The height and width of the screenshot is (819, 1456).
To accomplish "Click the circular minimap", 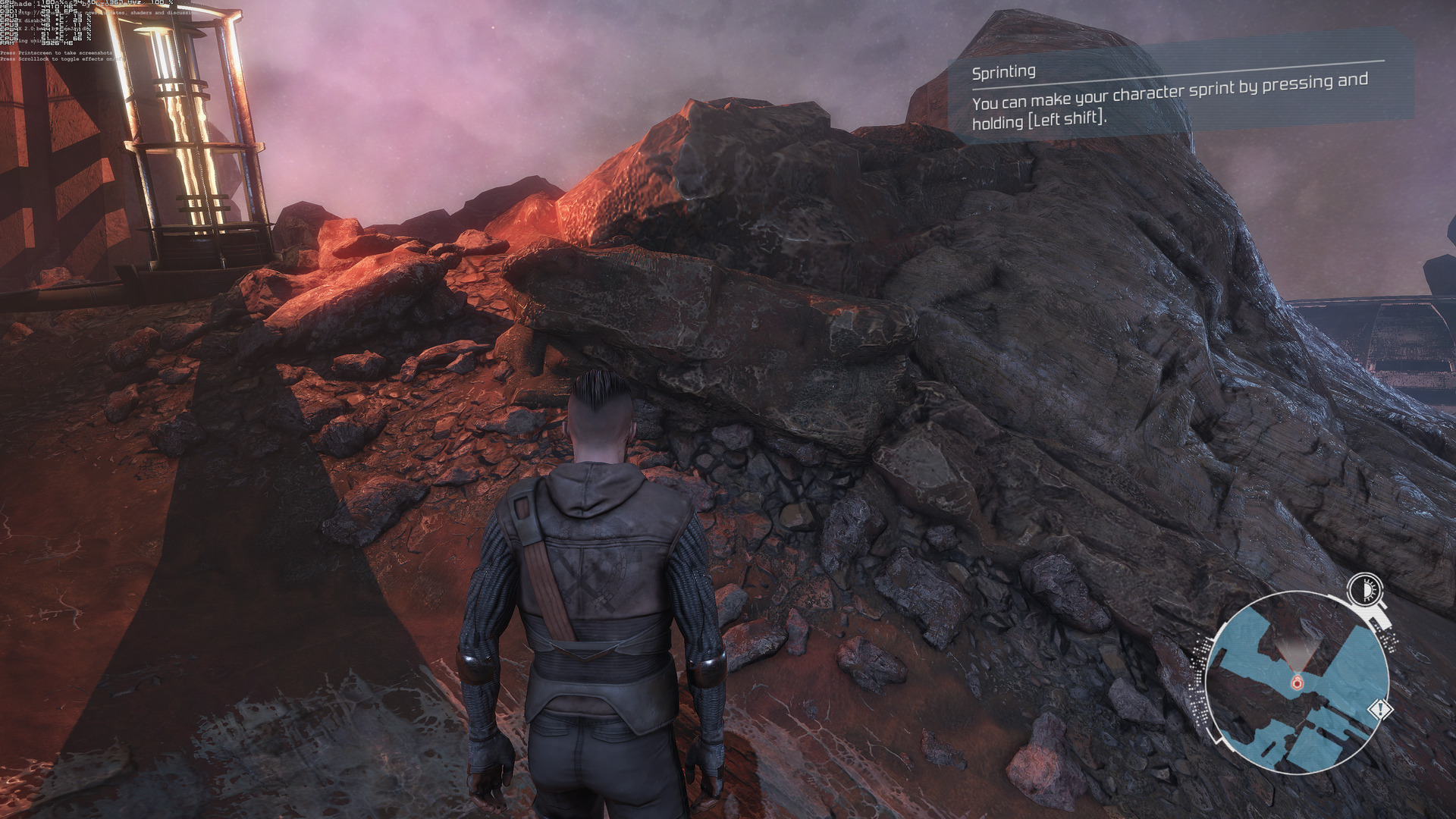I will coord(1297,682).
